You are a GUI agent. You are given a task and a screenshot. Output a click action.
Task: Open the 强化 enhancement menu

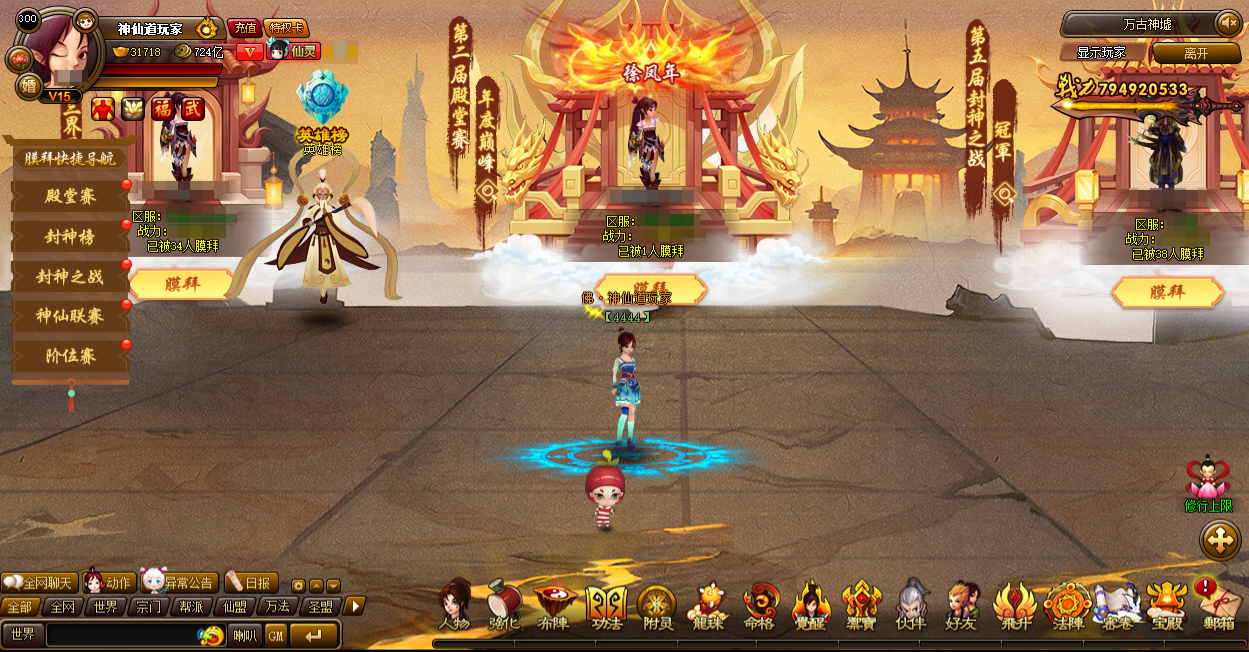[503, 606]
